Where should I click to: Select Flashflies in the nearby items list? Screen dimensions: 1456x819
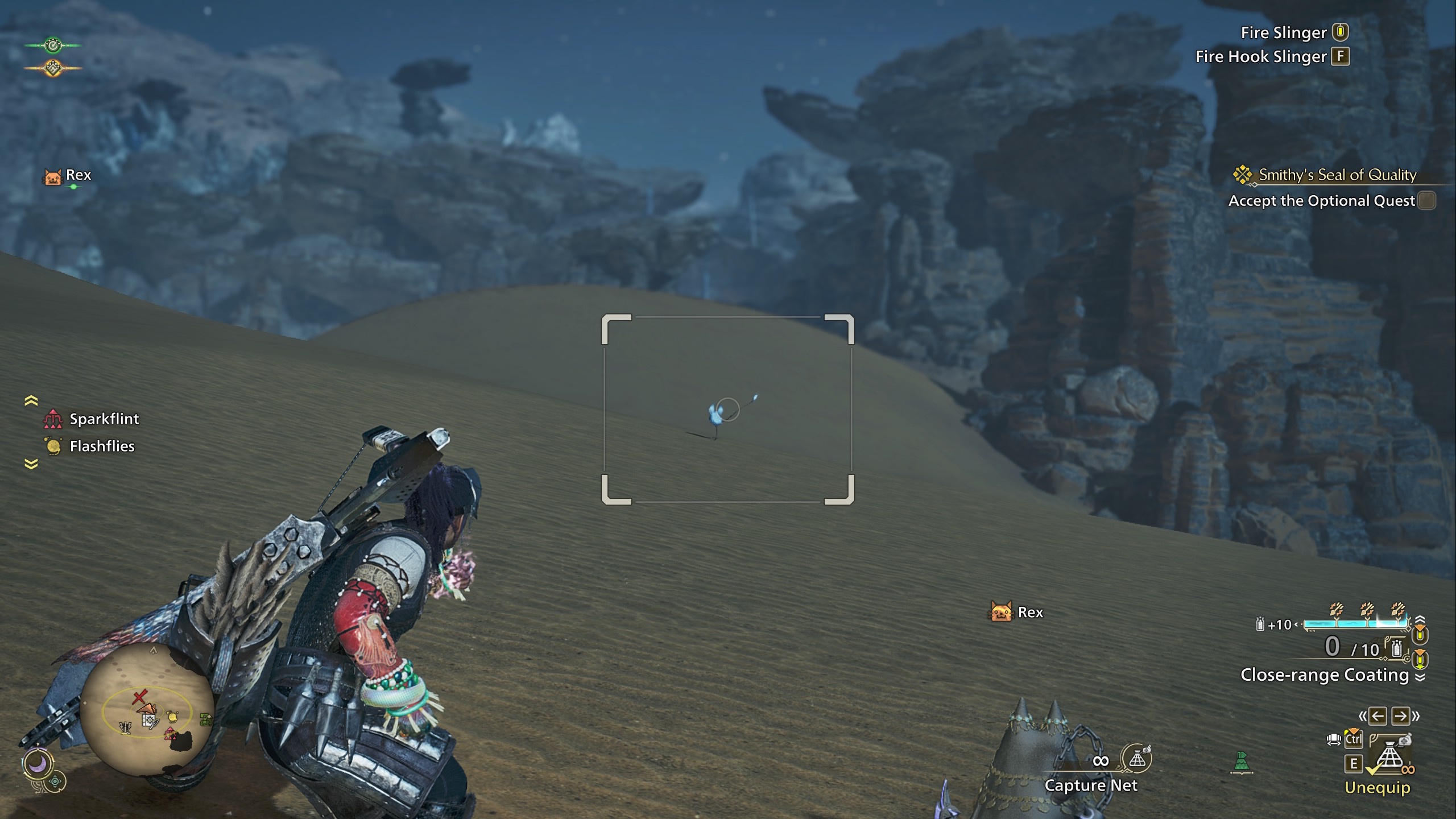coord(102,446)
